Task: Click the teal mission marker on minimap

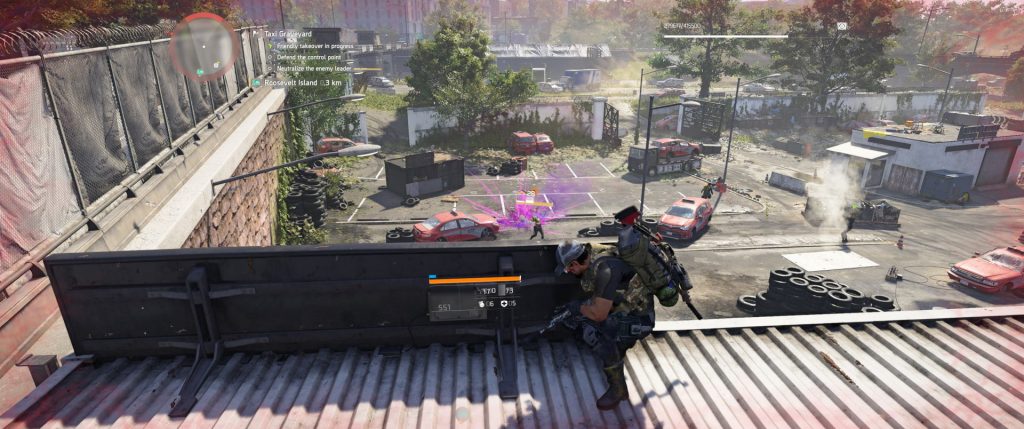Action: pos(200,71)
